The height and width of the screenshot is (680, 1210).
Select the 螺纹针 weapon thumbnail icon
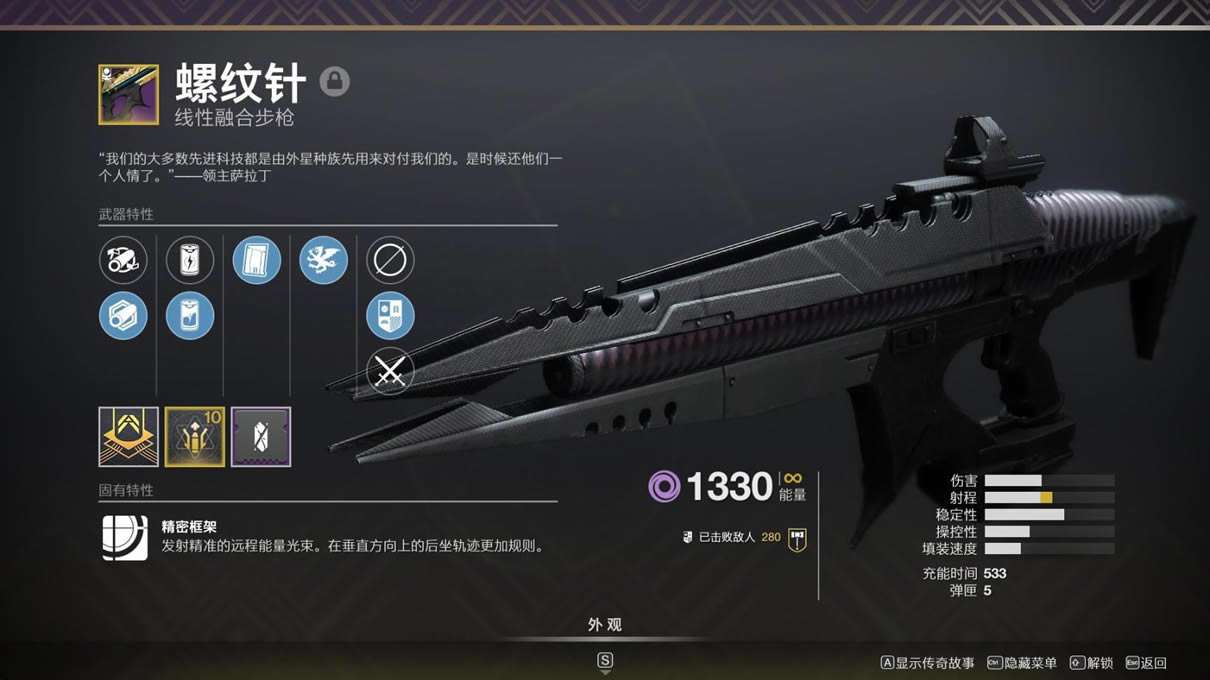point(128,95)
